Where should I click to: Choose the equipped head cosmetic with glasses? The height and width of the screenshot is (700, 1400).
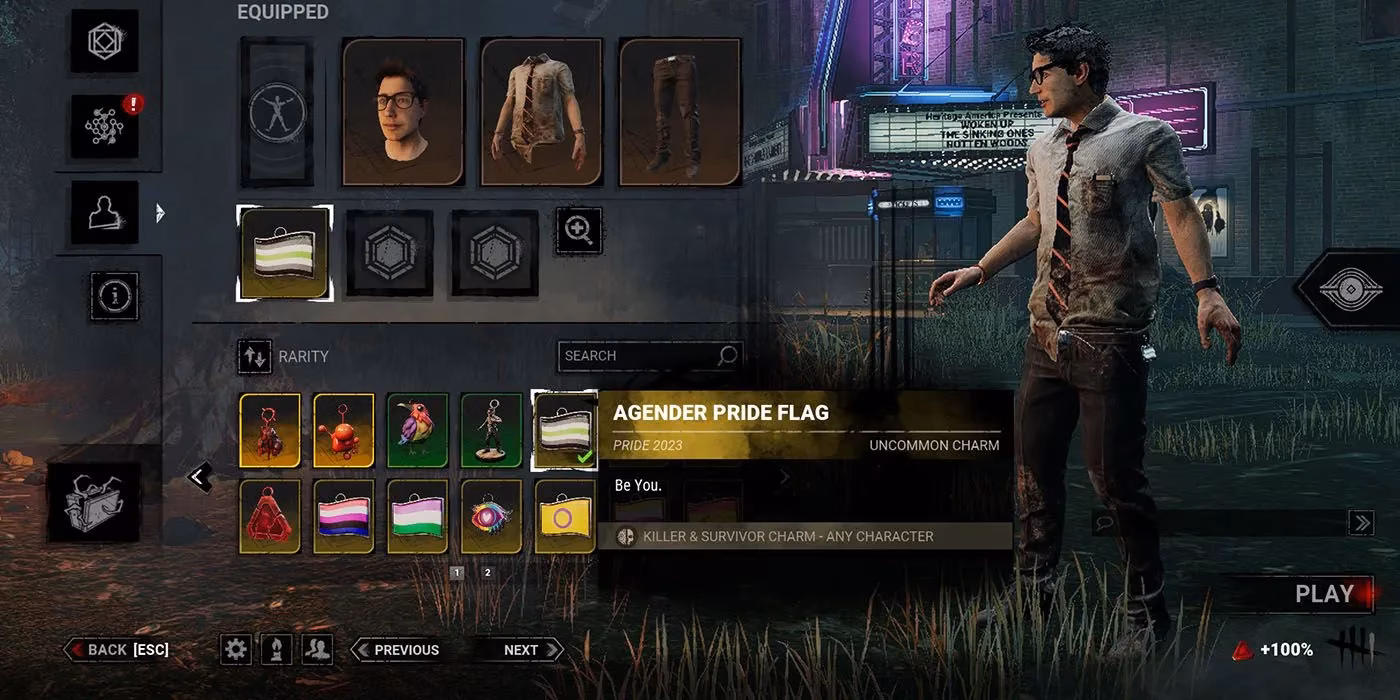pyautogui.click(x=403, y=112)
